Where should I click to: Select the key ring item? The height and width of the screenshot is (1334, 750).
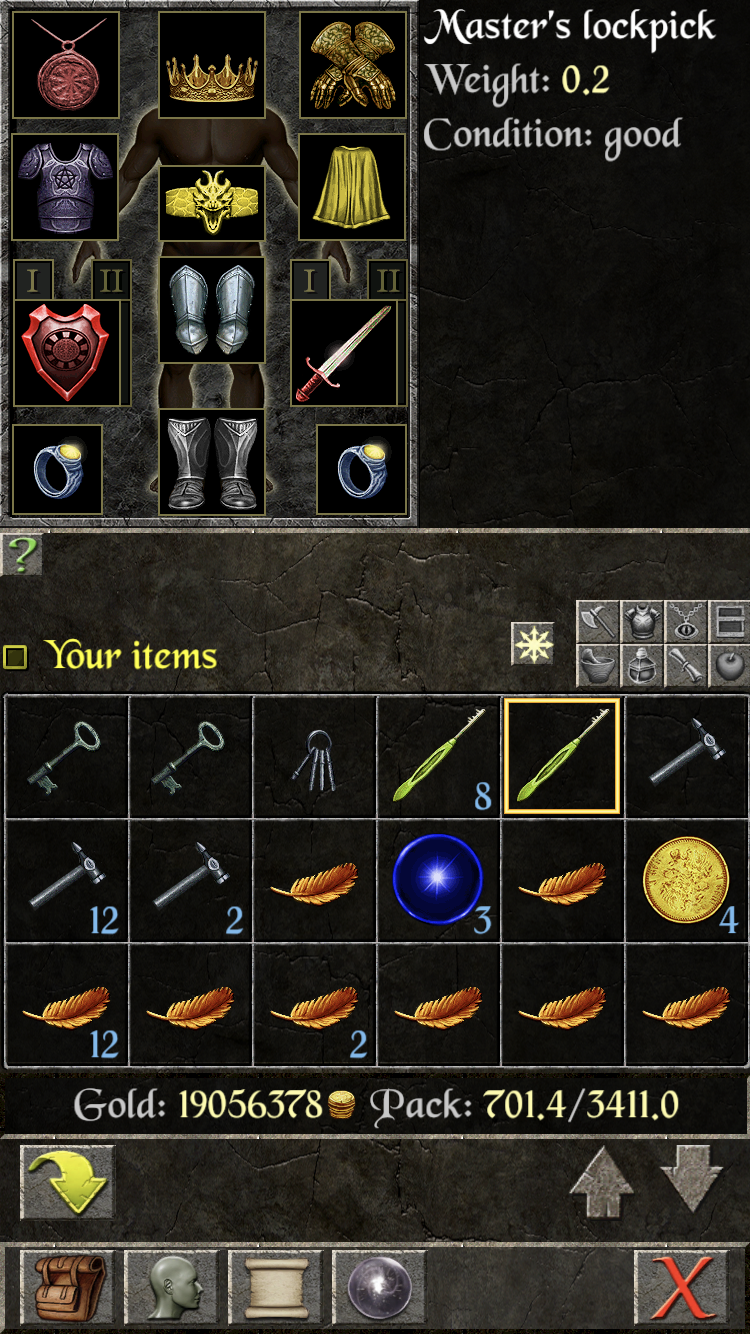tap(314, 759)
